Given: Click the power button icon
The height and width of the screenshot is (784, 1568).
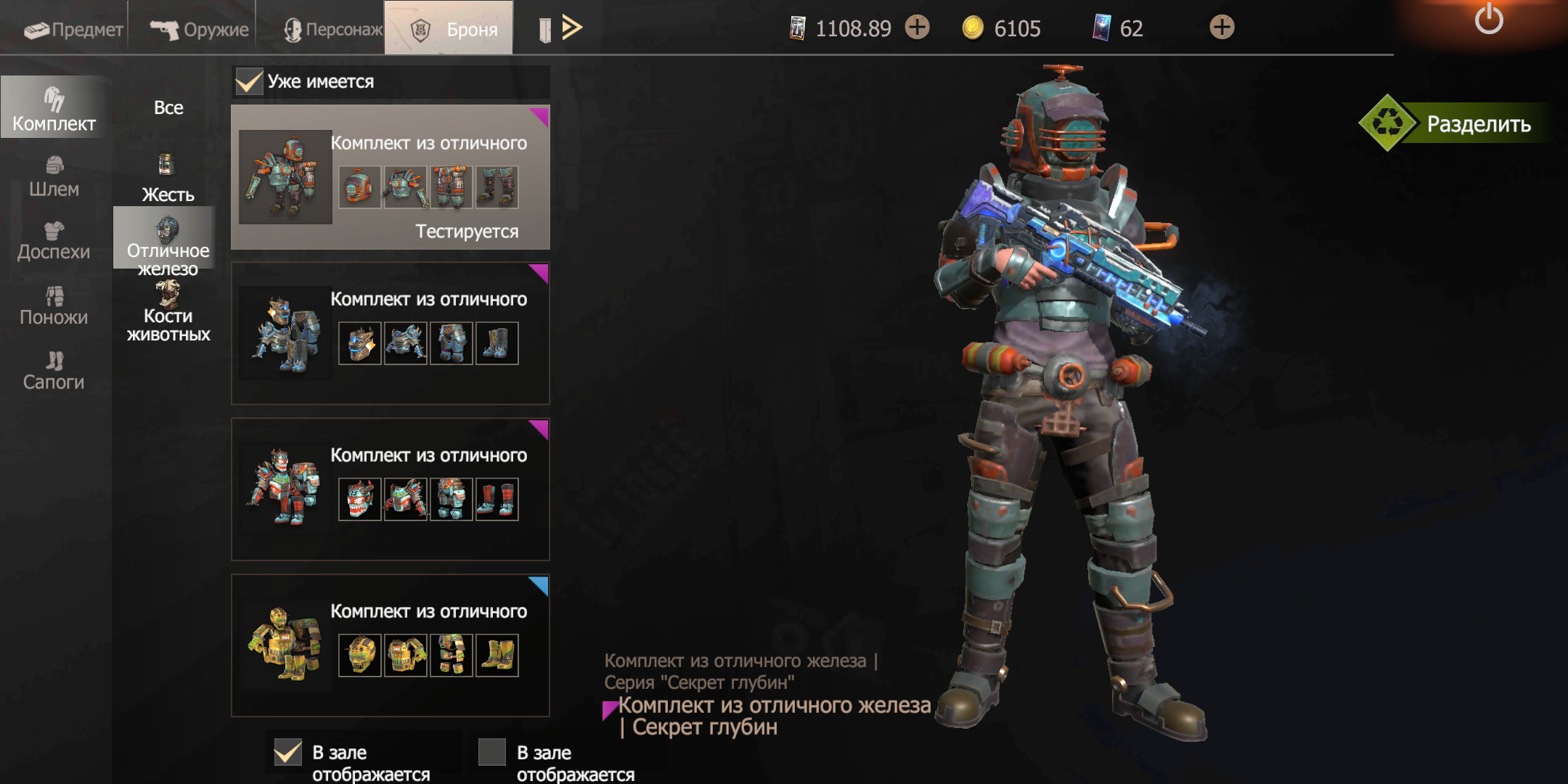Looking at the screenshot, I should [x=1488, y=19].
